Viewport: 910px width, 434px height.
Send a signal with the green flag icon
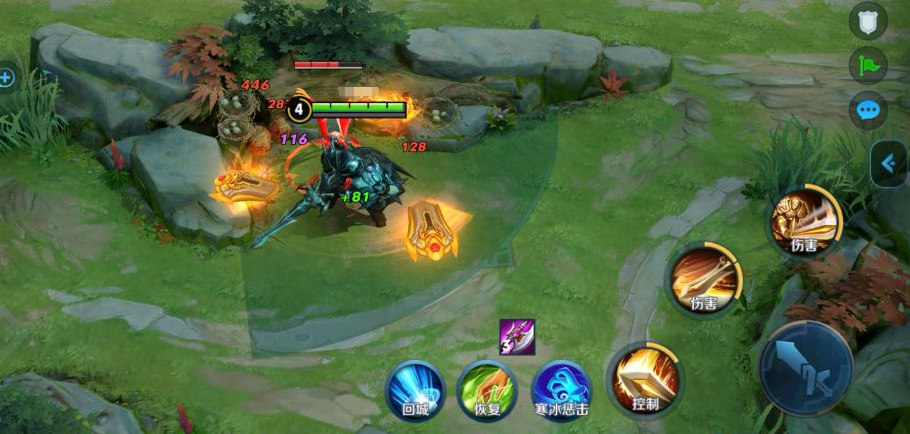[867, 65]
